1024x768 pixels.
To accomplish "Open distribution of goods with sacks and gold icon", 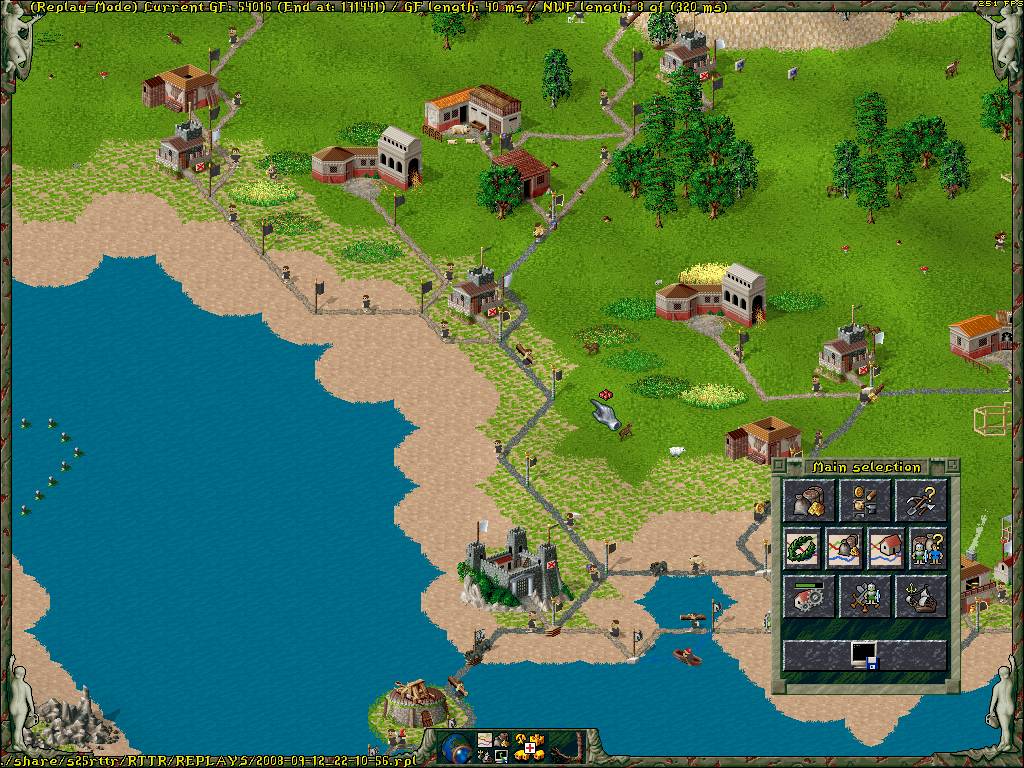I will coord(811,500).
